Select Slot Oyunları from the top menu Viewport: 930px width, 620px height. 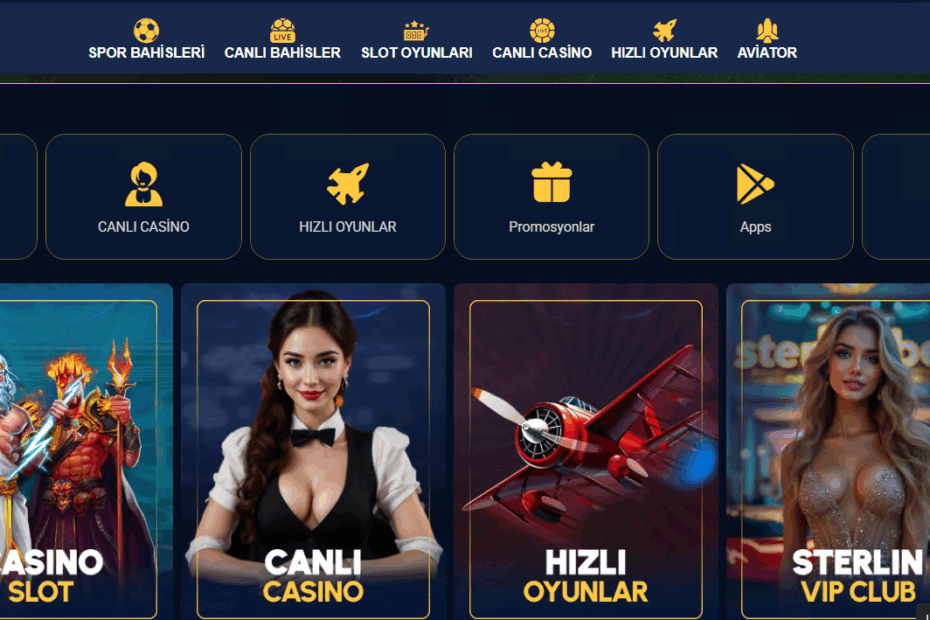tap(416, 41)
